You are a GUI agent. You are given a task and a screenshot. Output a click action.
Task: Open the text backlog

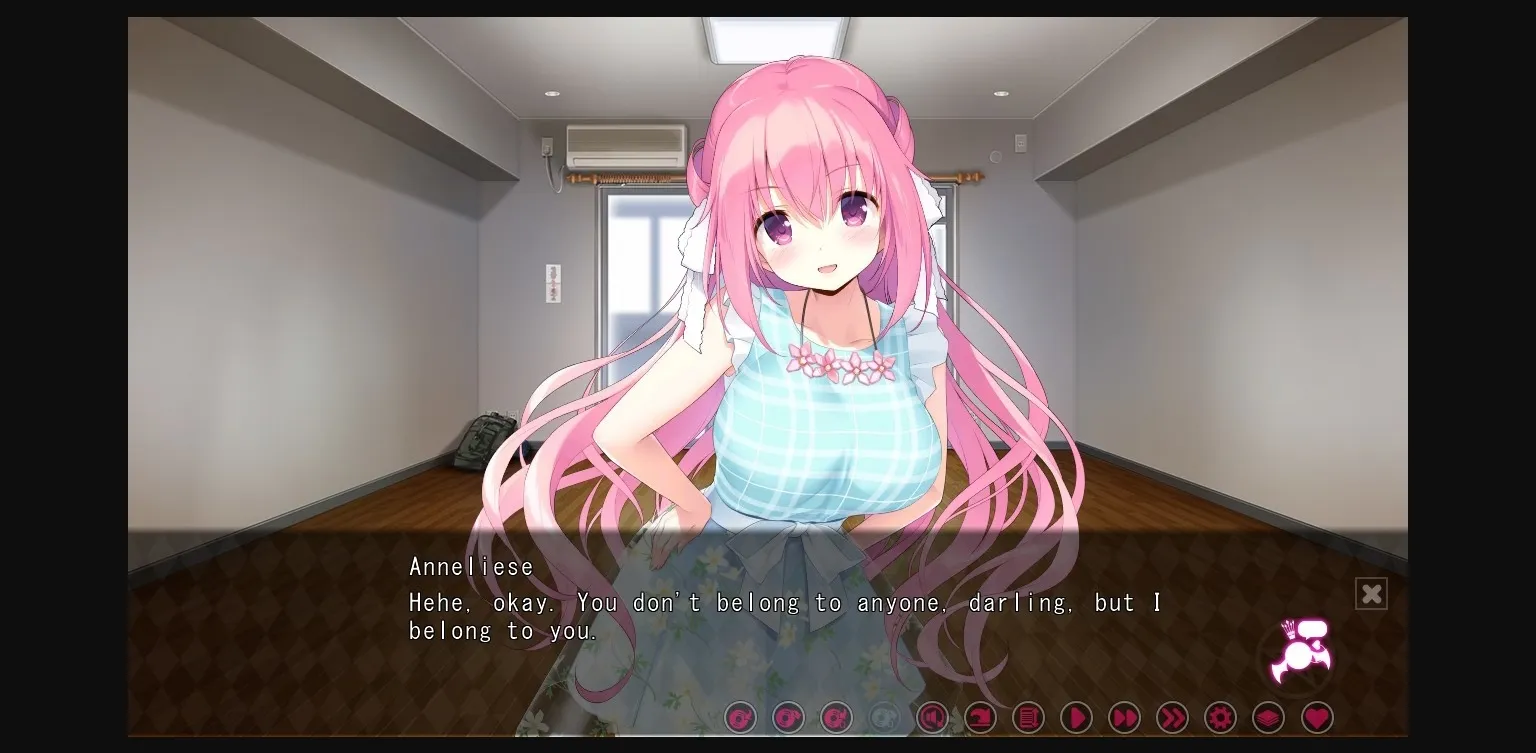(1028, 717)
